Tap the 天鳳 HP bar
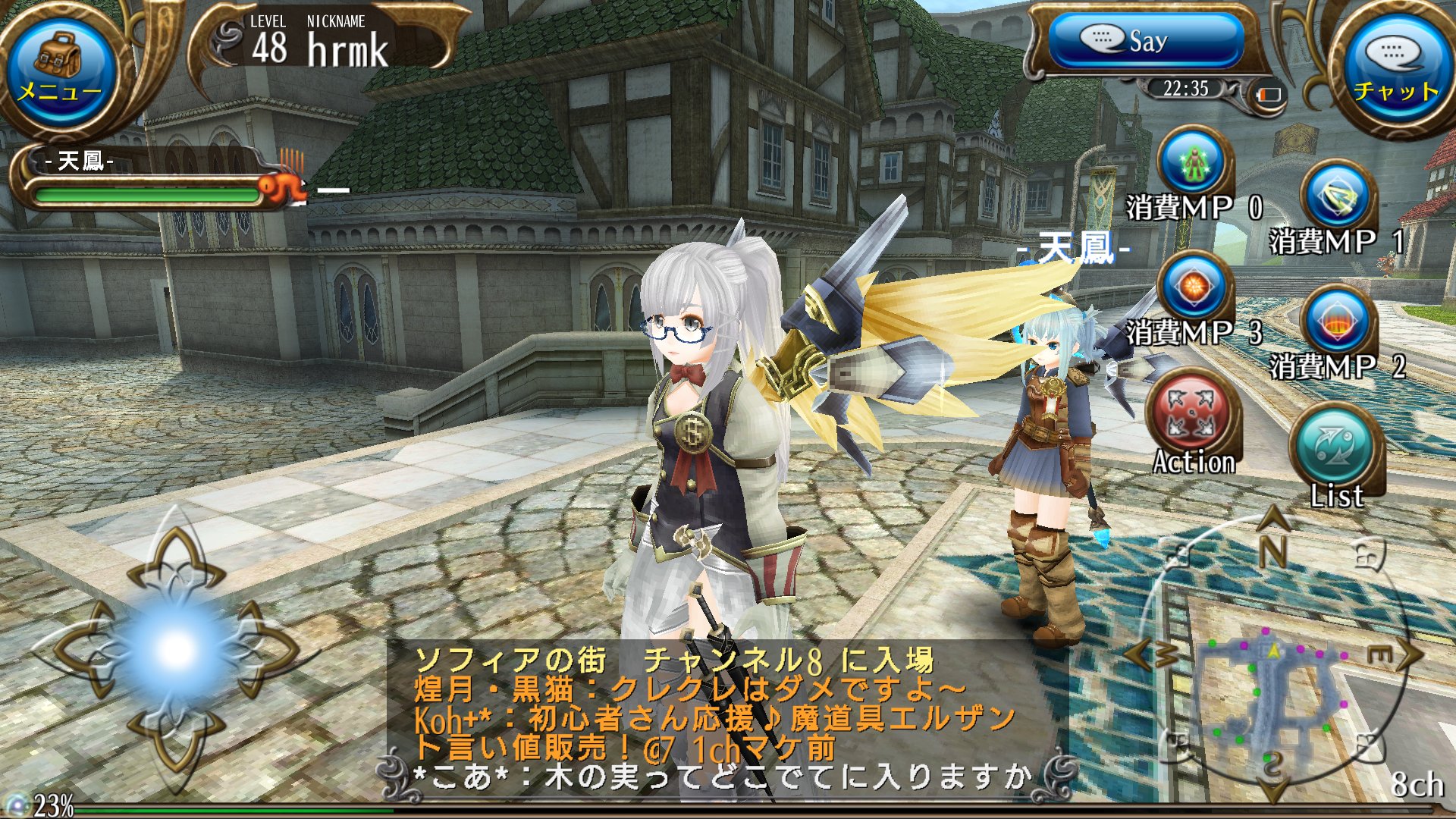Image resolution: width=1456 pixels, height=819 pixels. [x=144, y=193]
